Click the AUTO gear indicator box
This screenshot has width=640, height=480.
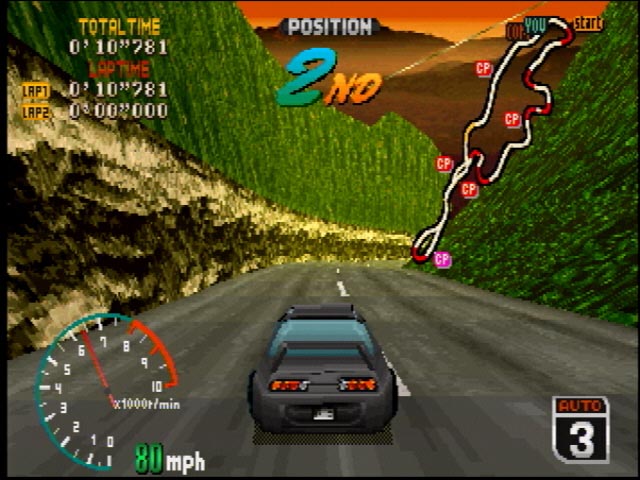click(x=580, y=429)
